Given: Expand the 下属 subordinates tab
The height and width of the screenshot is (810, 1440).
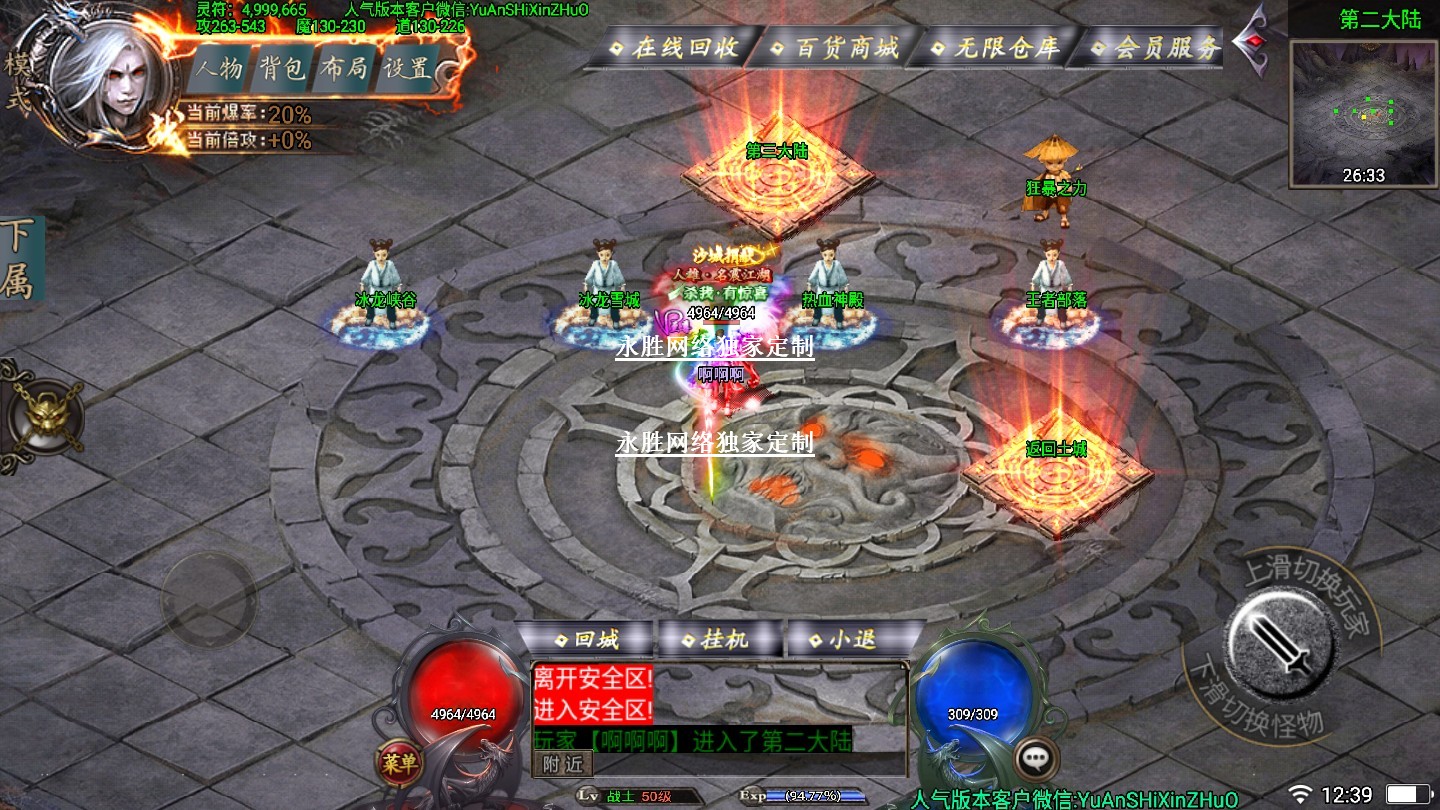Looking at the screenshot, I should [18, 259].
